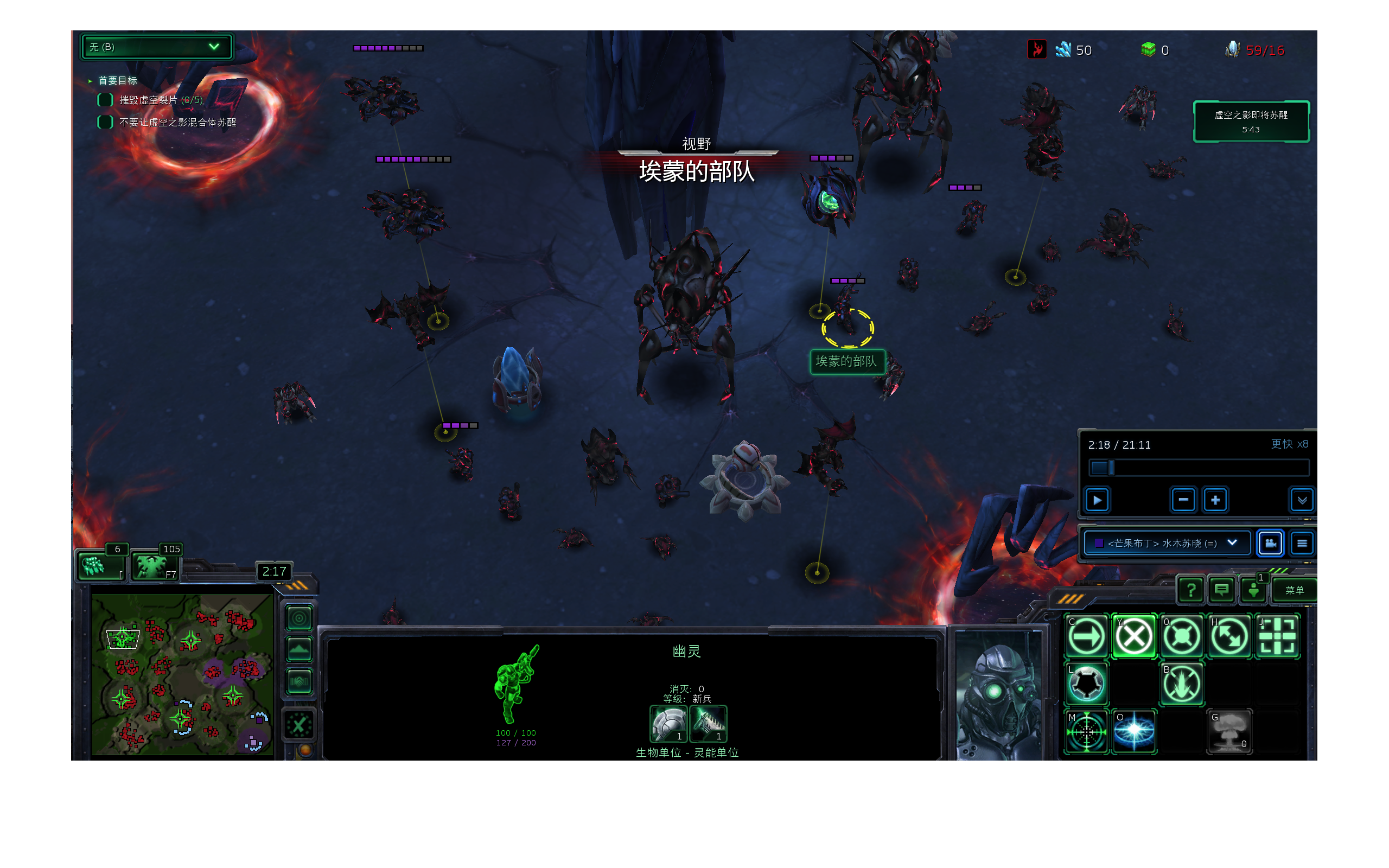Activate the EMP Round ability
Image resolution: width=1389 pixels, height=868 pixels.
[1133, 731]
